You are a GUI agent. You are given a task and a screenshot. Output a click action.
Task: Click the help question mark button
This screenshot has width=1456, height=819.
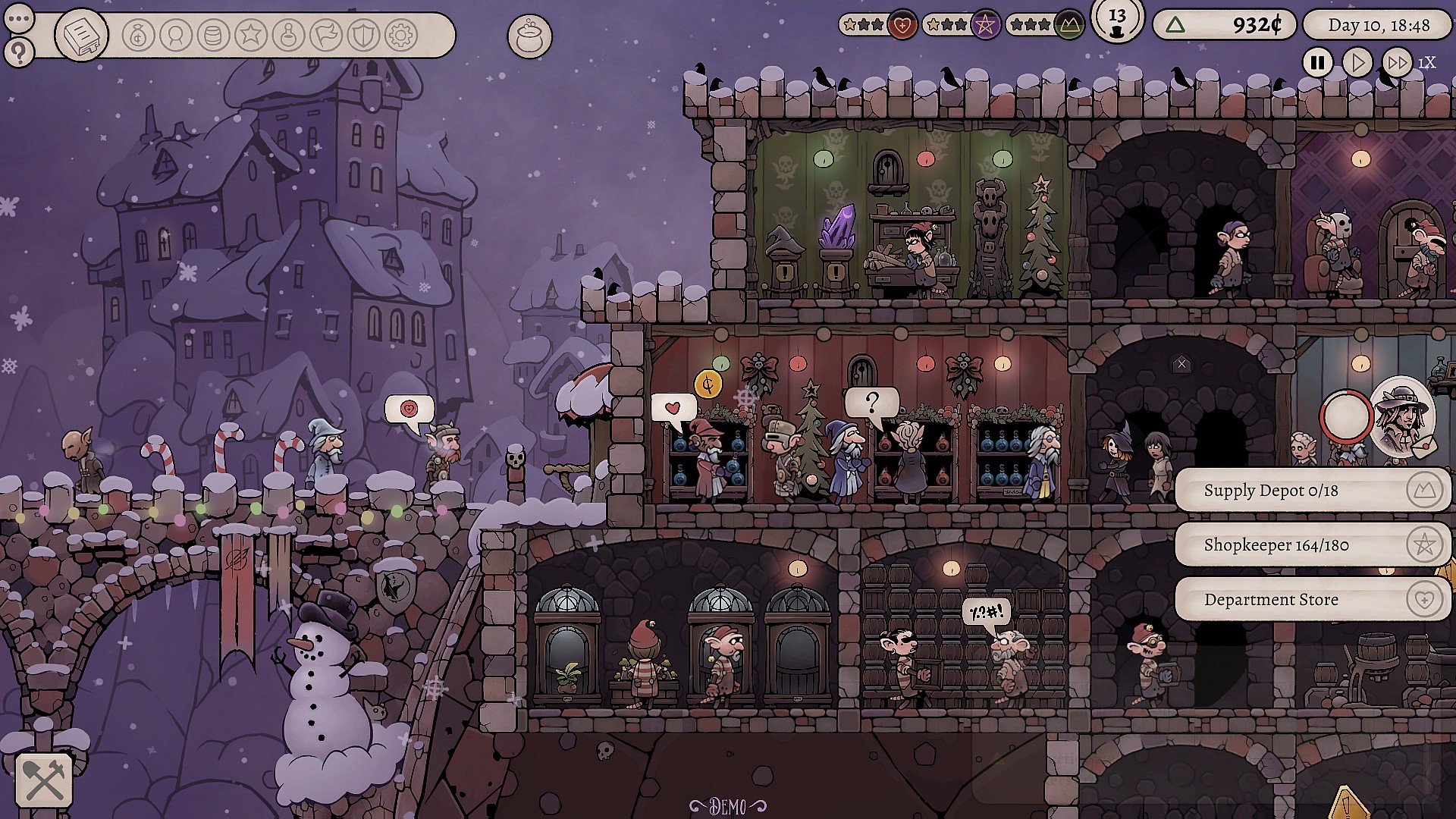(x=18, y=52)
